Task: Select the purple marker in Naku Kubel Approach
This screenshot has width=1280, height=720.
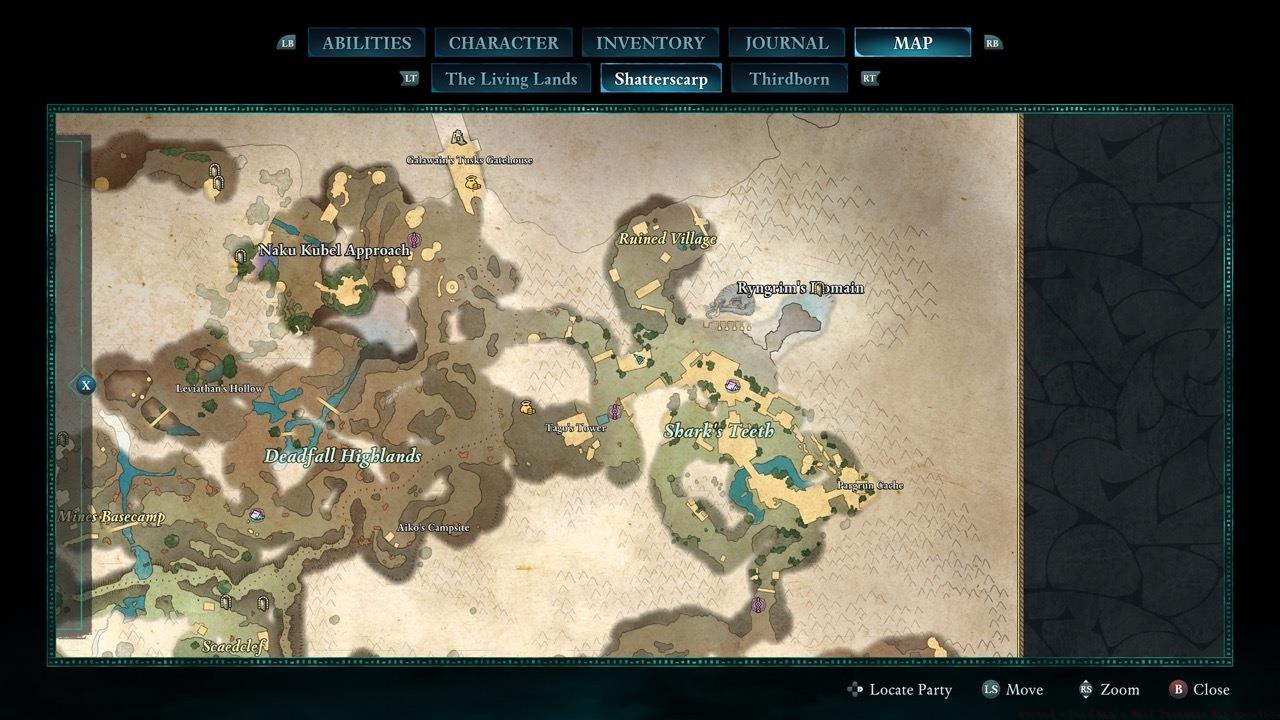Action: pos(414,239)
